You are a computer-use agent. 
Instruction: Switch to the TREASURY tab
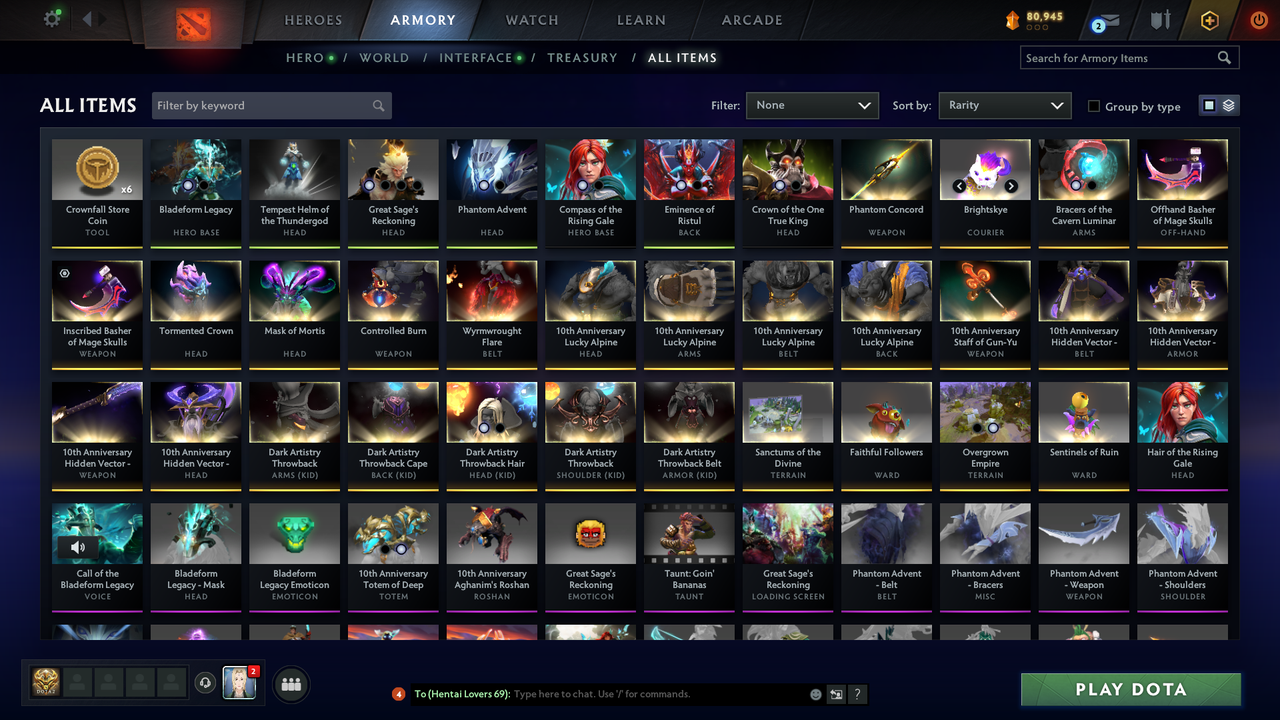pos(583,57)
